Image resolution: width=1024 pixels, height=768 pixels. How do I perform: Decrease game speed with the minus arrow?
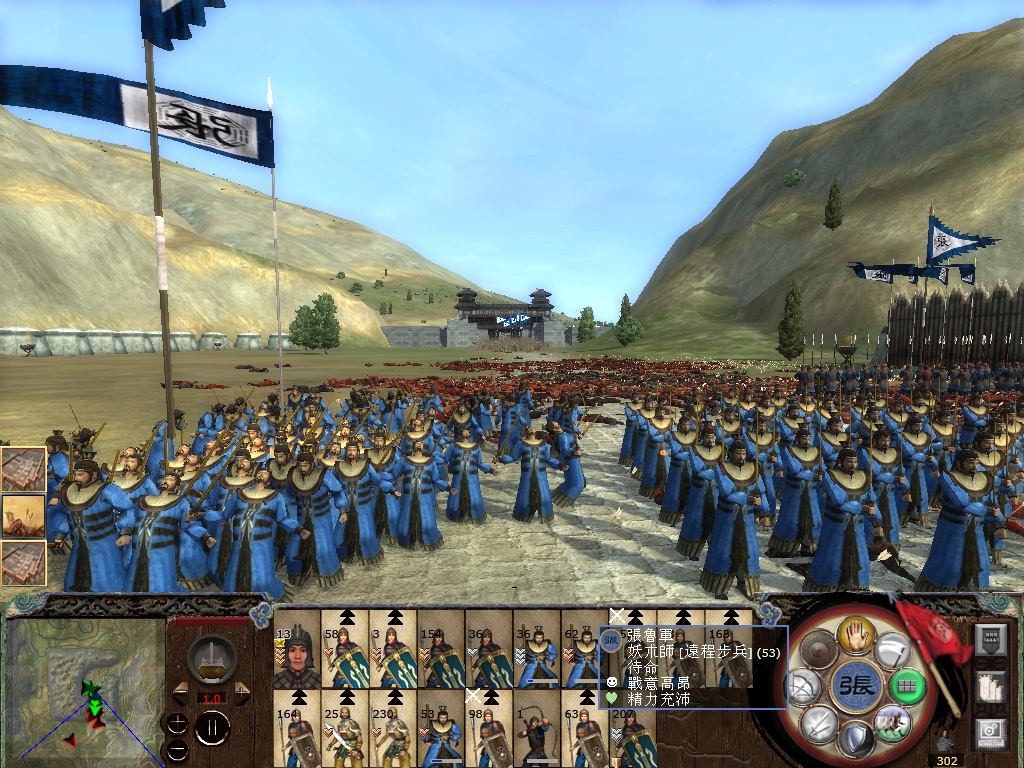(180, 693)
